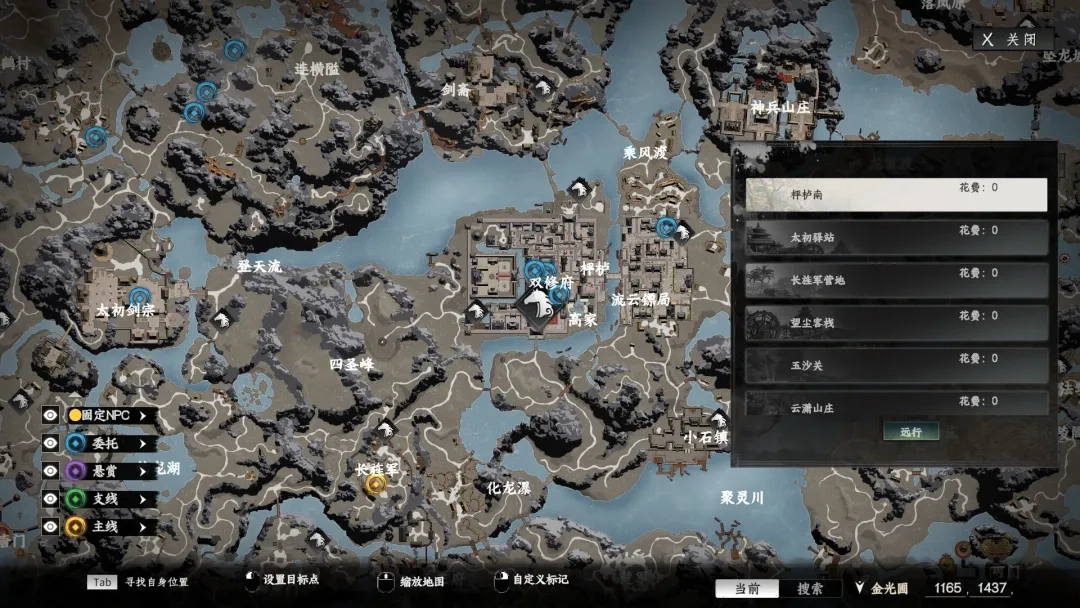
Task: Hide the 委托 commission markers
Action: 51,443
